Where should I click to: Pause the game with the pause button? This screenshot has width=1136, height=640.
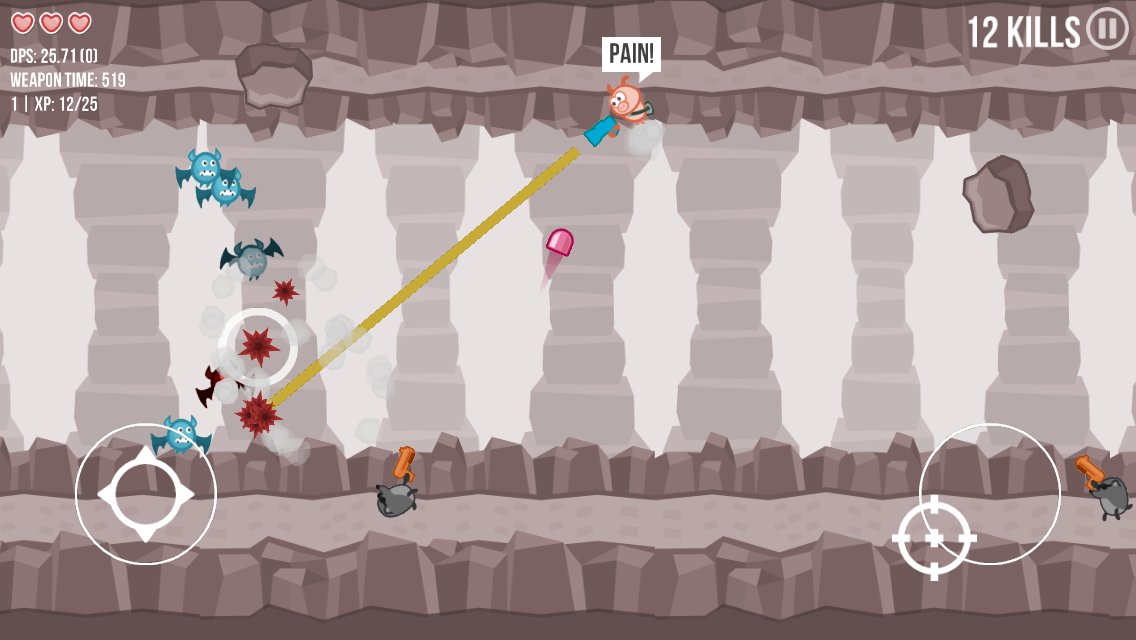[1106, 28]
